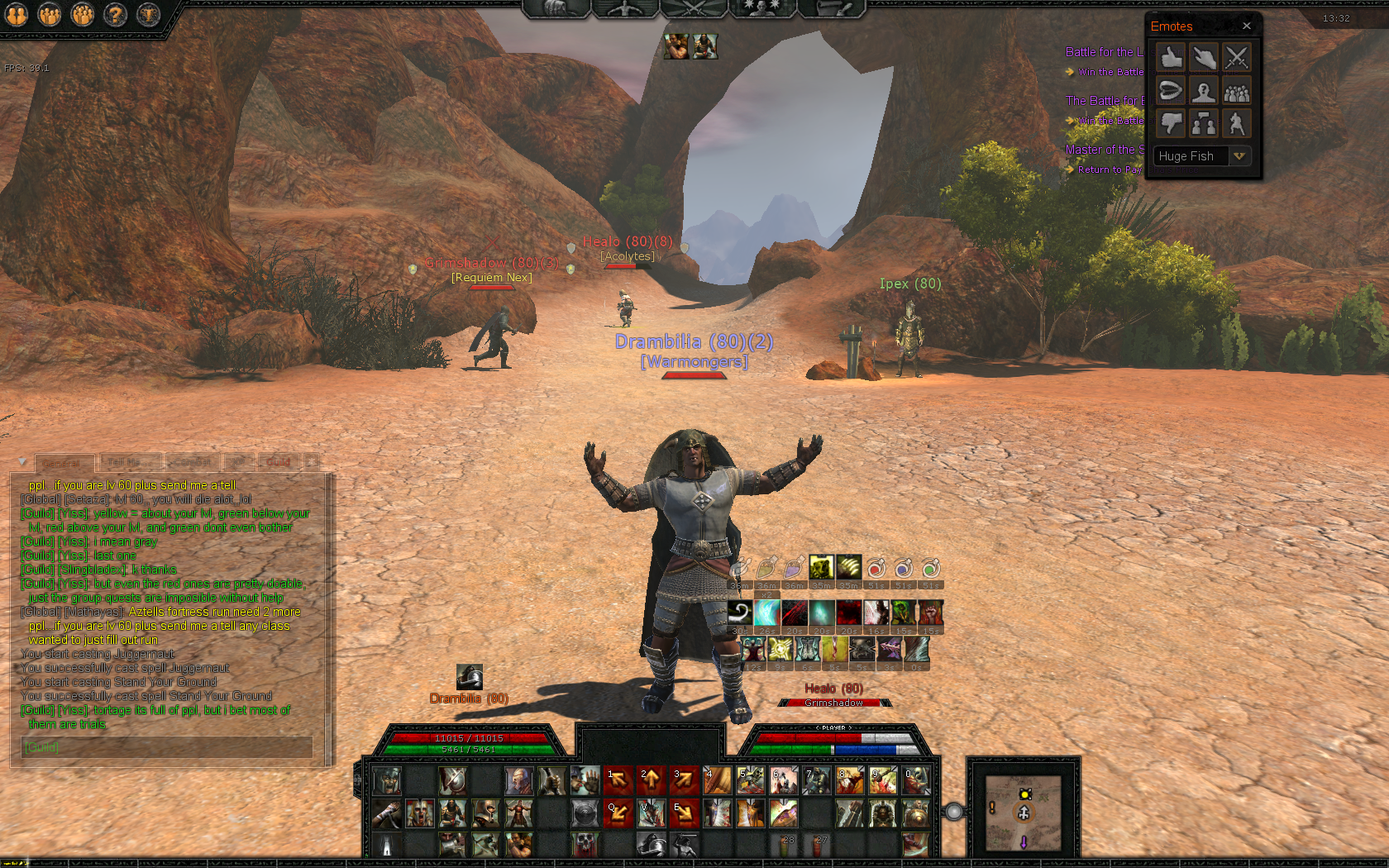Open the crossed swords menu at top center
The image size is (1389, 868).
693,8
